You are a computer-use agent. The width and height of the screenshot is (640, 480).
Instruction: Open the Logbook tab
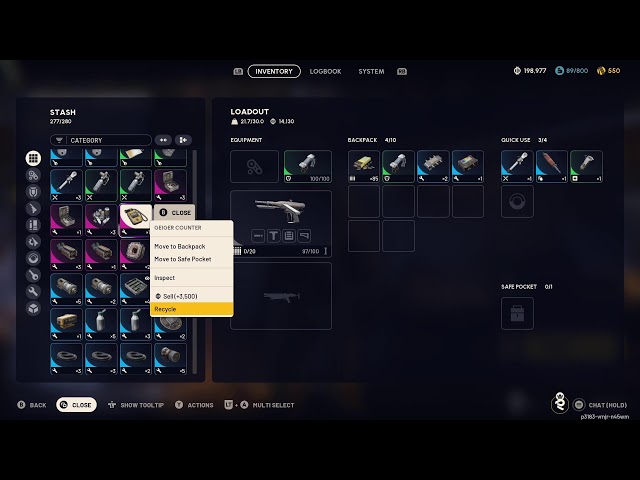click(x=325, y=72)
